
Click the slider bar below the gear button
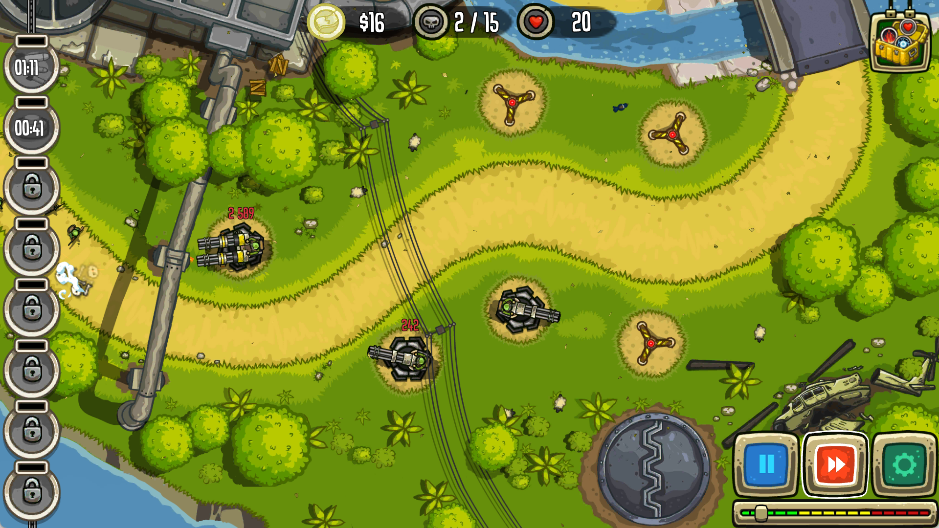point(835,513)
